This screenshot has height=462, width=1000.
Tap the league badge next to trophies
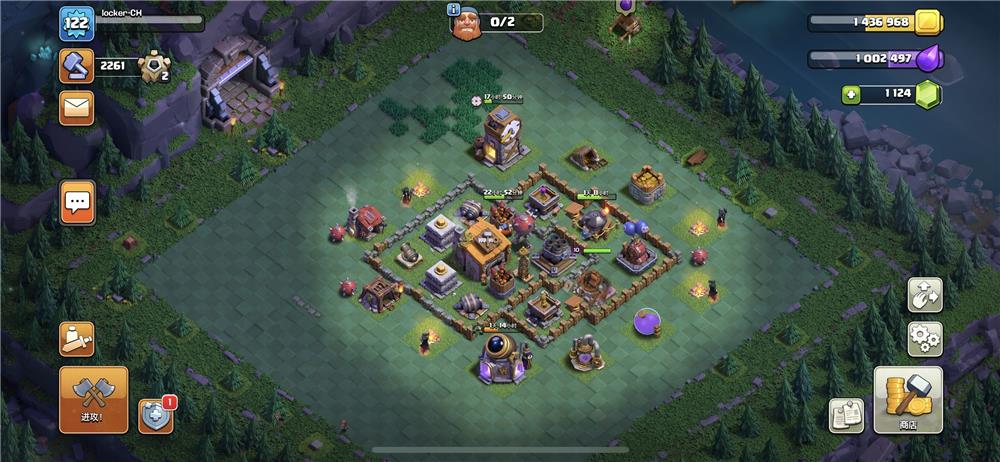click(x=155, y=66)
